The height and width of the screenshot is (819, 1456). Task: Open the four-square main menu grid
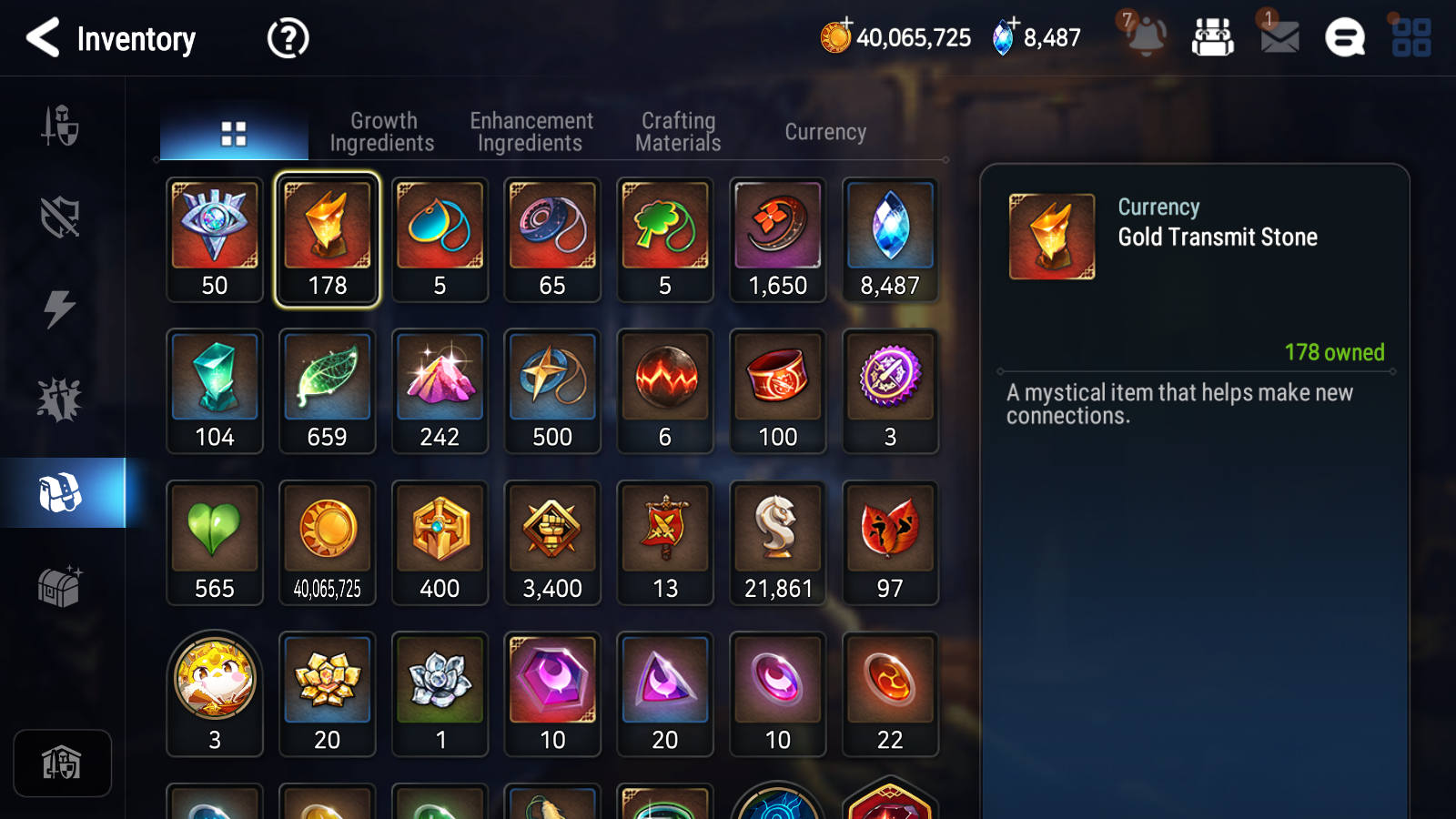tap(1411, 37)
